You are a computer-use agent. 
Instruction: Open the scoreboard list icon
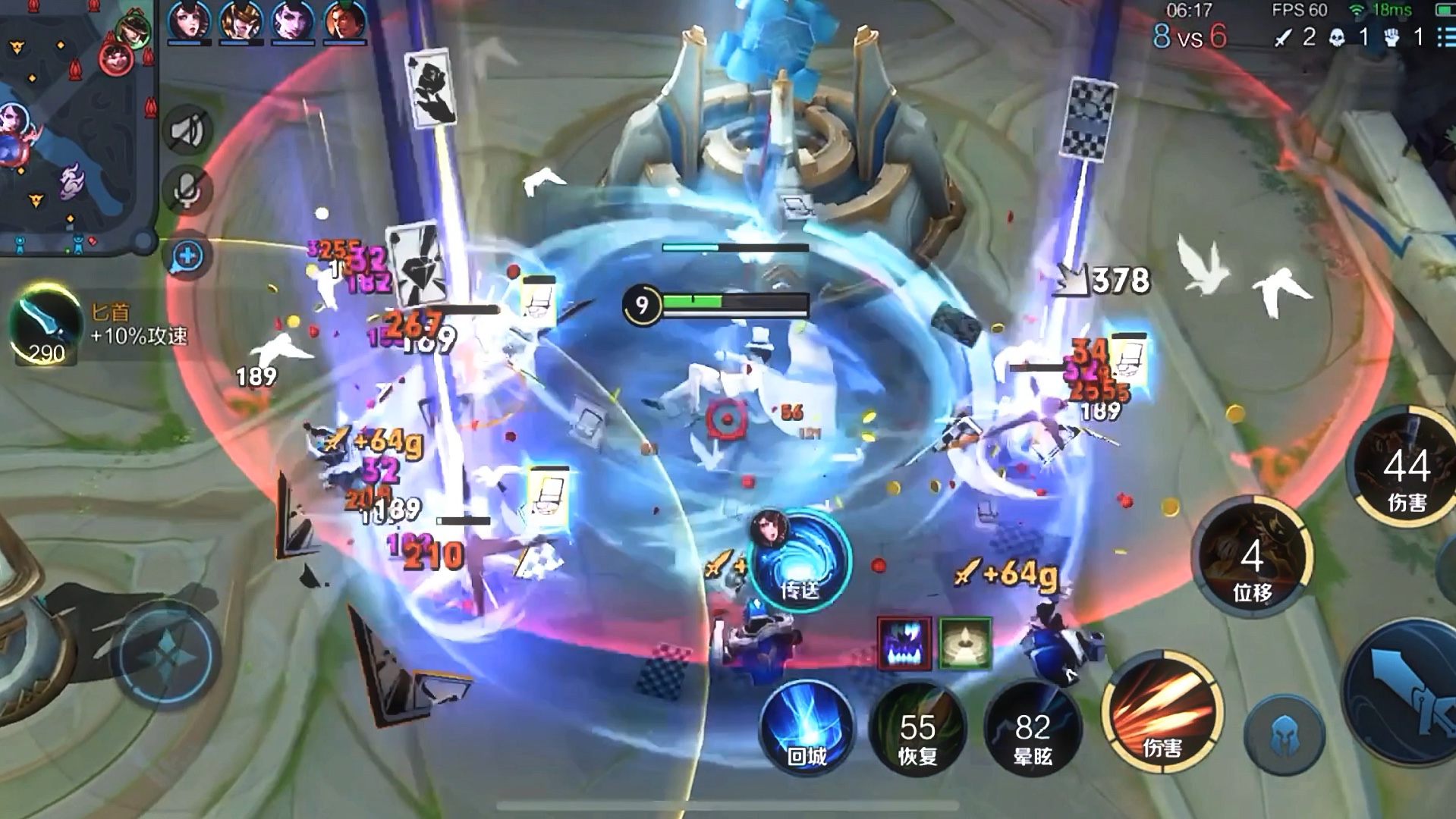[x=1445, y=36]
